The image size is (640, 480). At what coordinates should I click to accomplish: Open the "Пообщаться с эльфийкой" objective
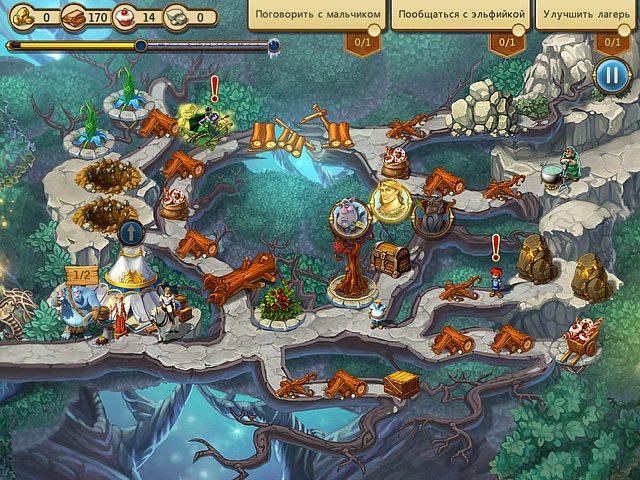pos(459,16)
